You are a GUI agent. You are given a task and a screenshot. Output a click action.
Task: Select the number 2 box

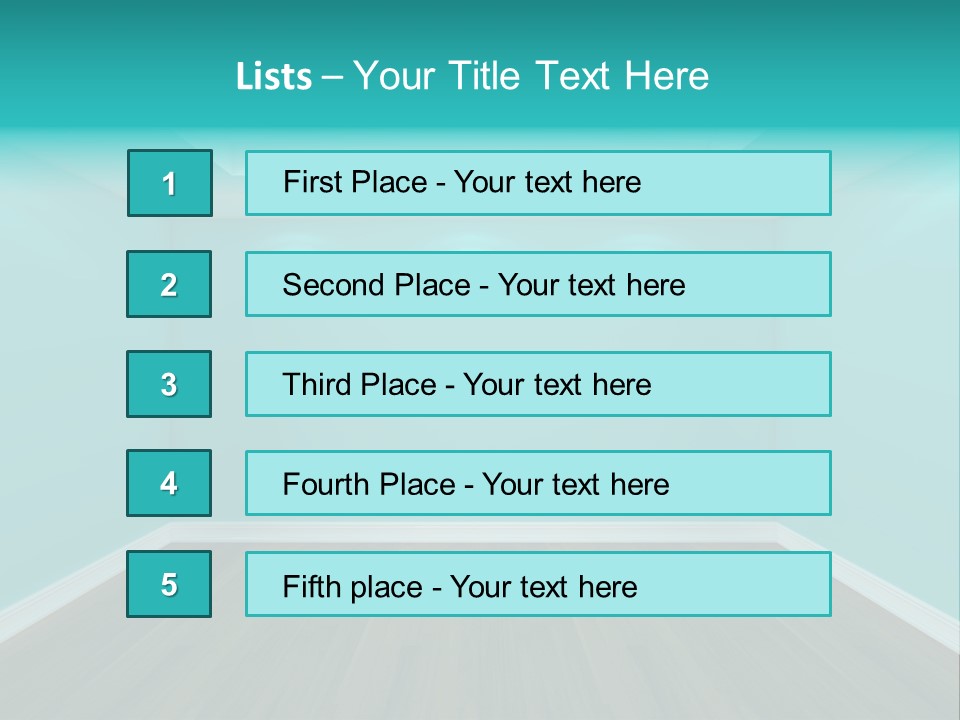point(169,284)
